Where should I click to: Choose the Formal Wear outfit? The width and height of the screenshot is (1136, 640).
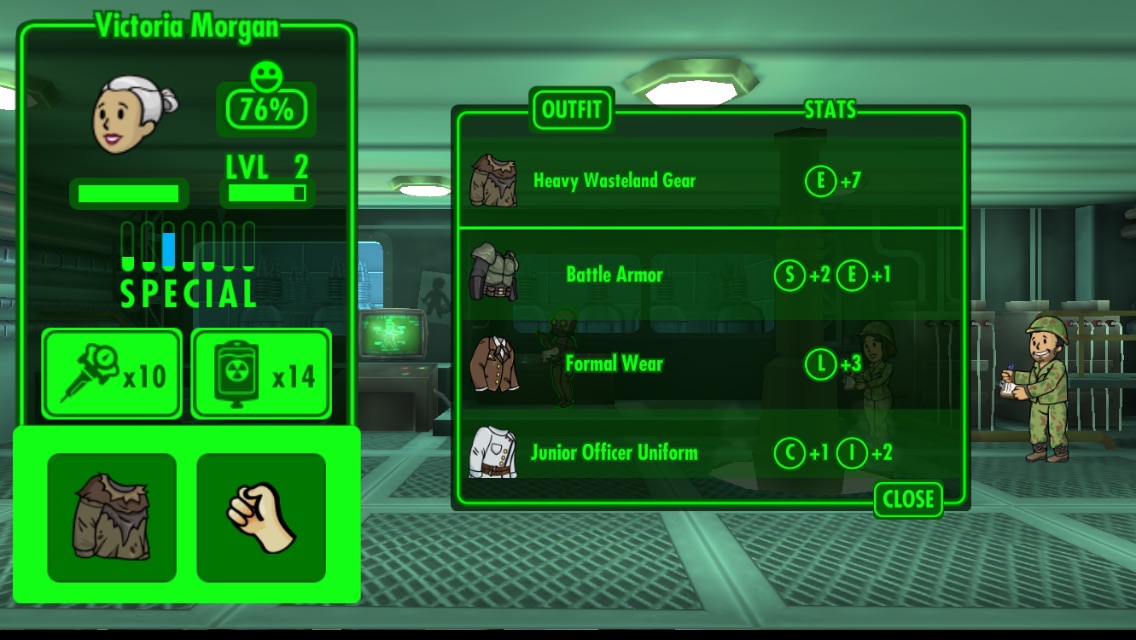(612, 364)
